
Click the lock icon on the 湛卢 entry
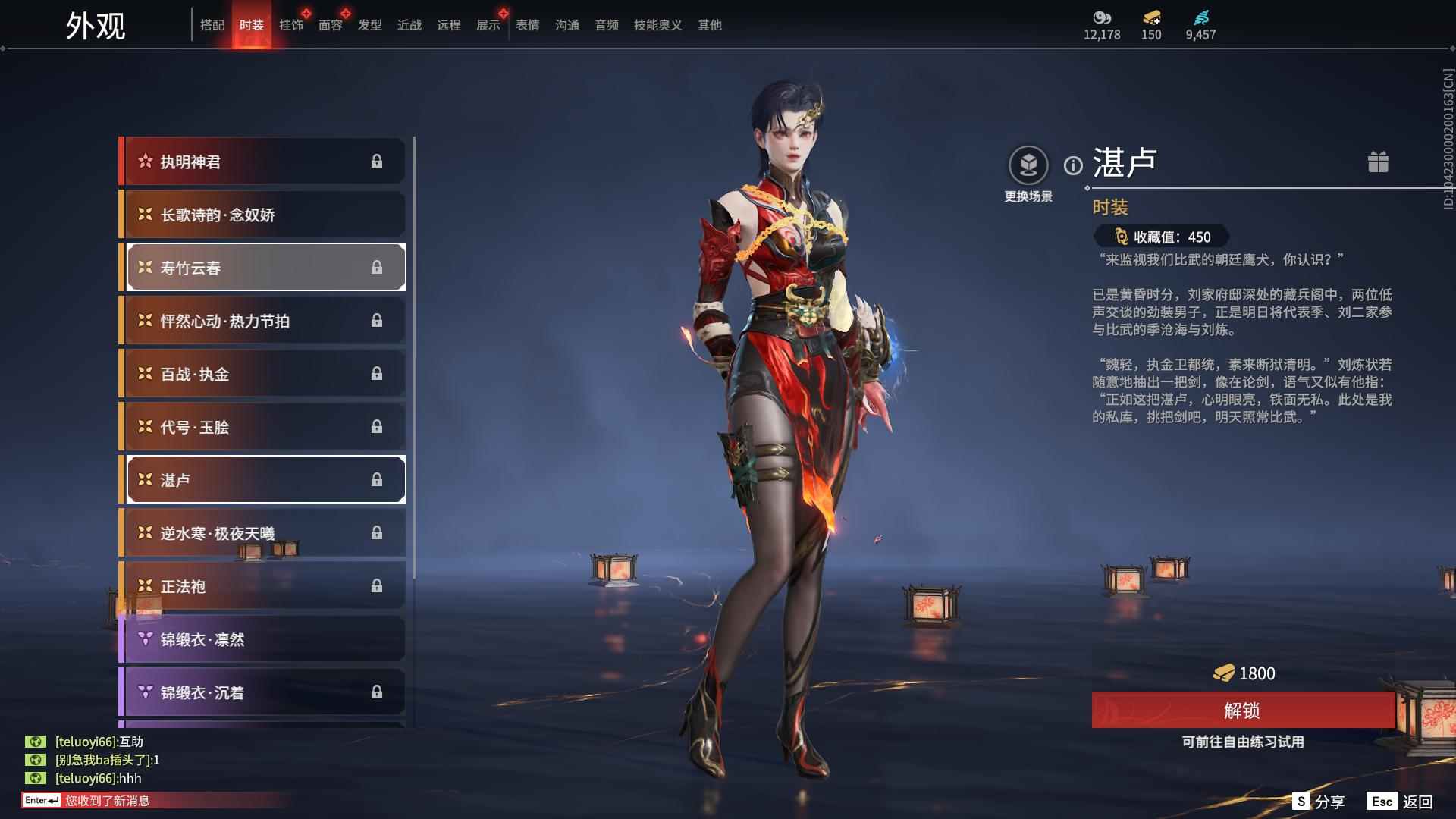point(377,479)
